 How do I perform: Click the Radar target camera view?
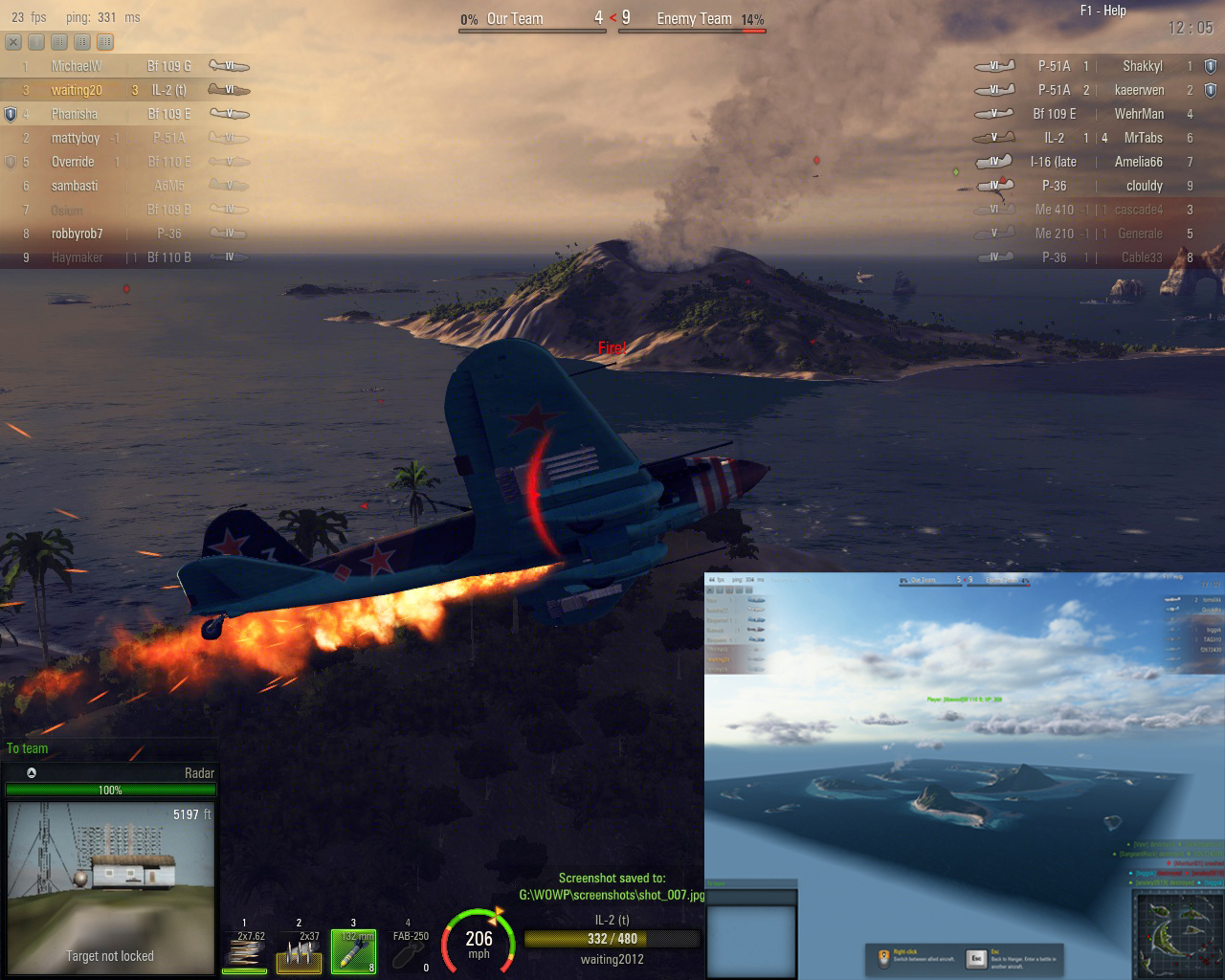point(109,886)
